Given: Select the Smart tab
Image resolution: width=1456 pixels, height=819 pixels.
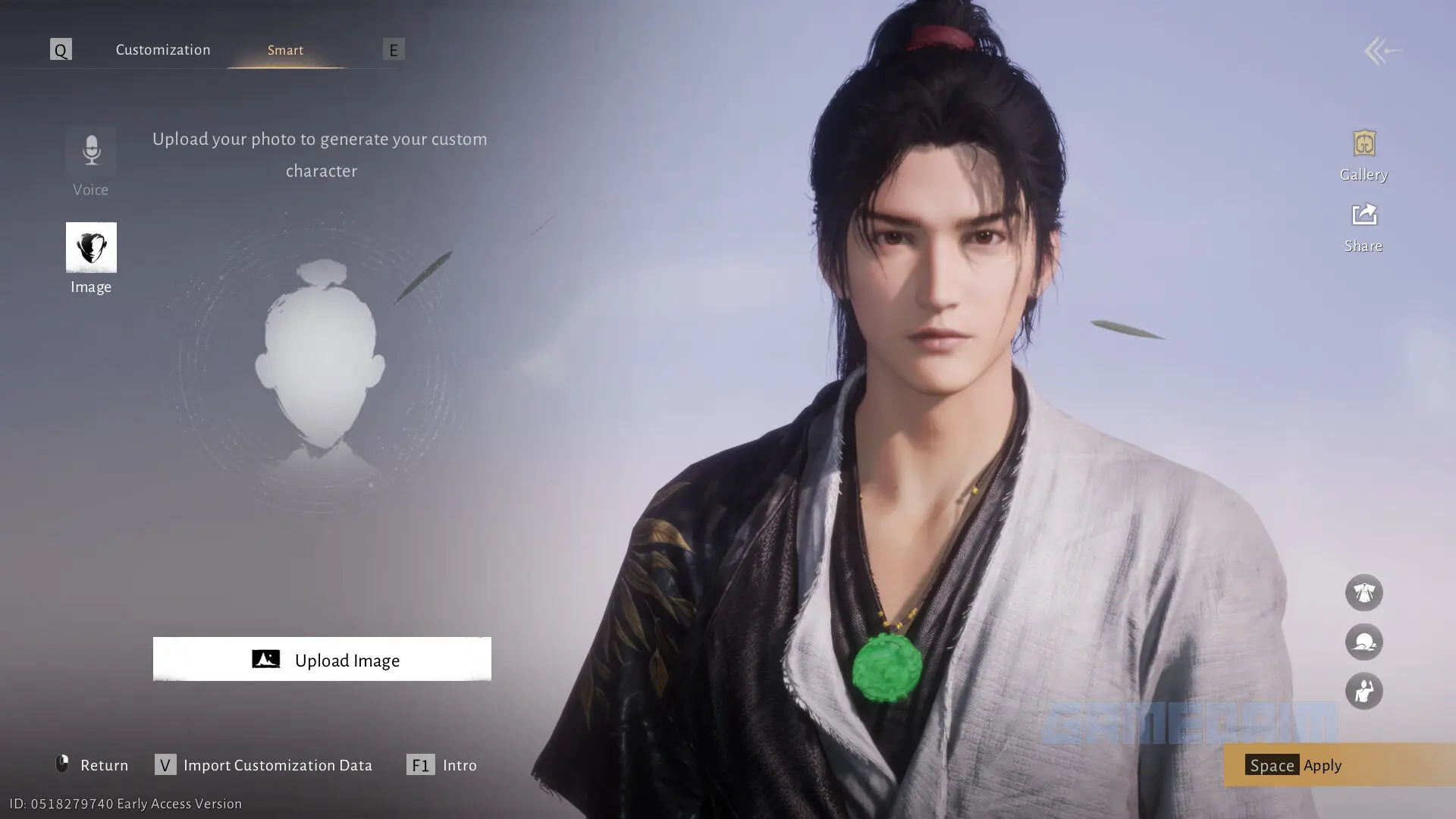Looking at the screenshot, I should click(285, 50).
